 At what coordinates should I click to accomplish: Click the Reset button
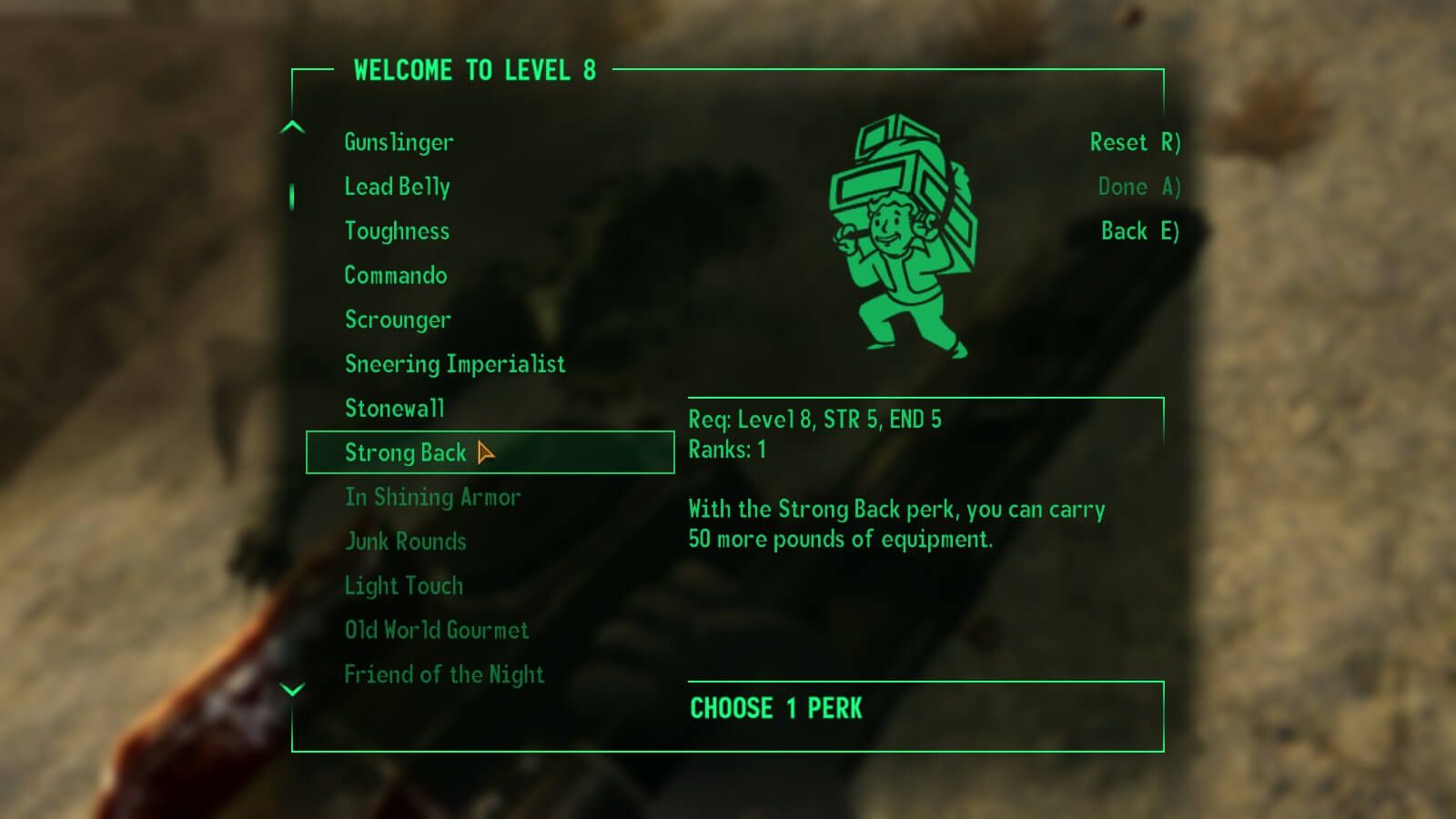[x=1134, y=142]
